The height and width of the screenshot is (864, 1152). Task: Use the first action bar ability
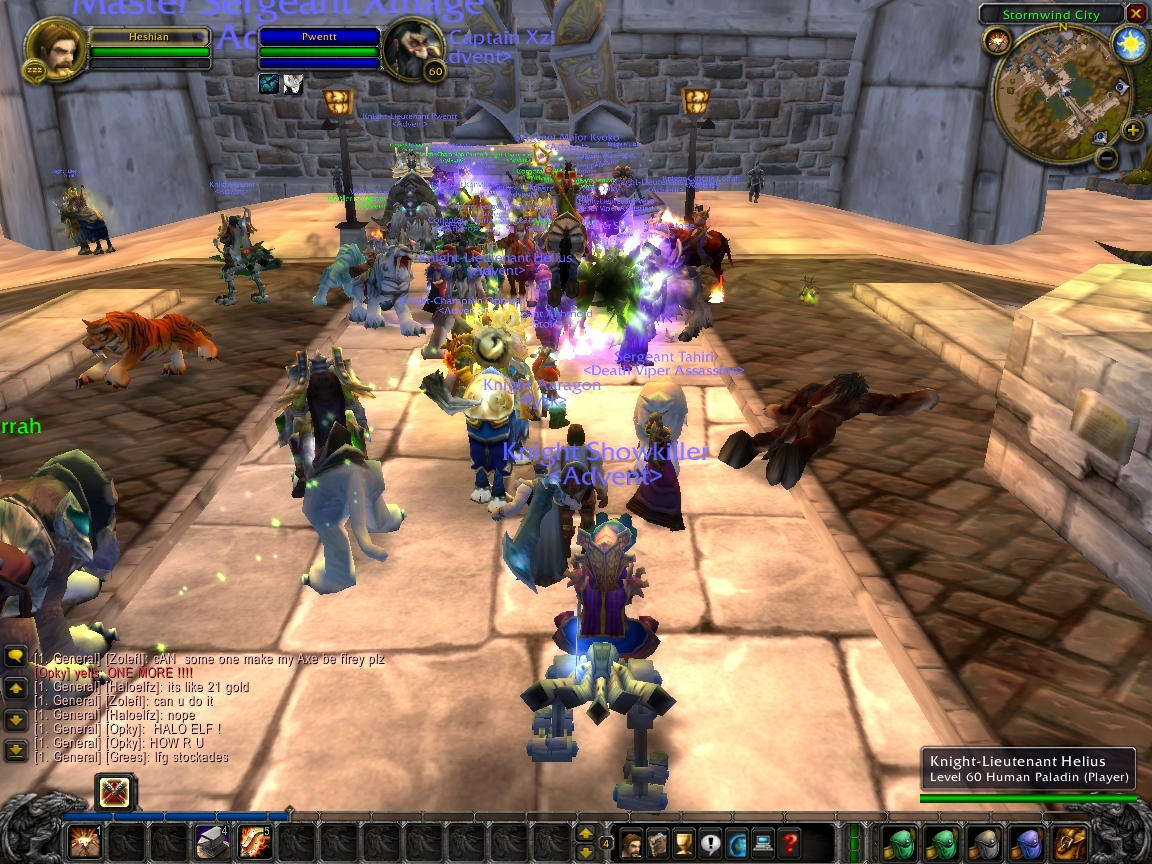pyautogui.click(x=84, y=843)
